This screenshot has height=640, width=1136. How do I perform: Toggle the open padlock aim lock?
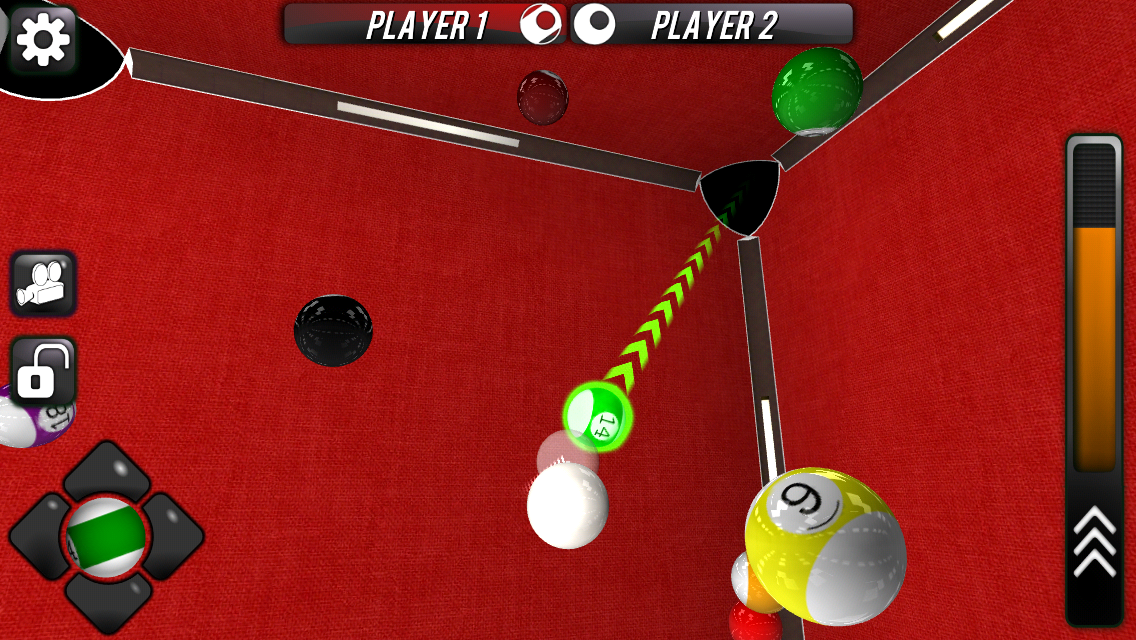click(43, 371)
